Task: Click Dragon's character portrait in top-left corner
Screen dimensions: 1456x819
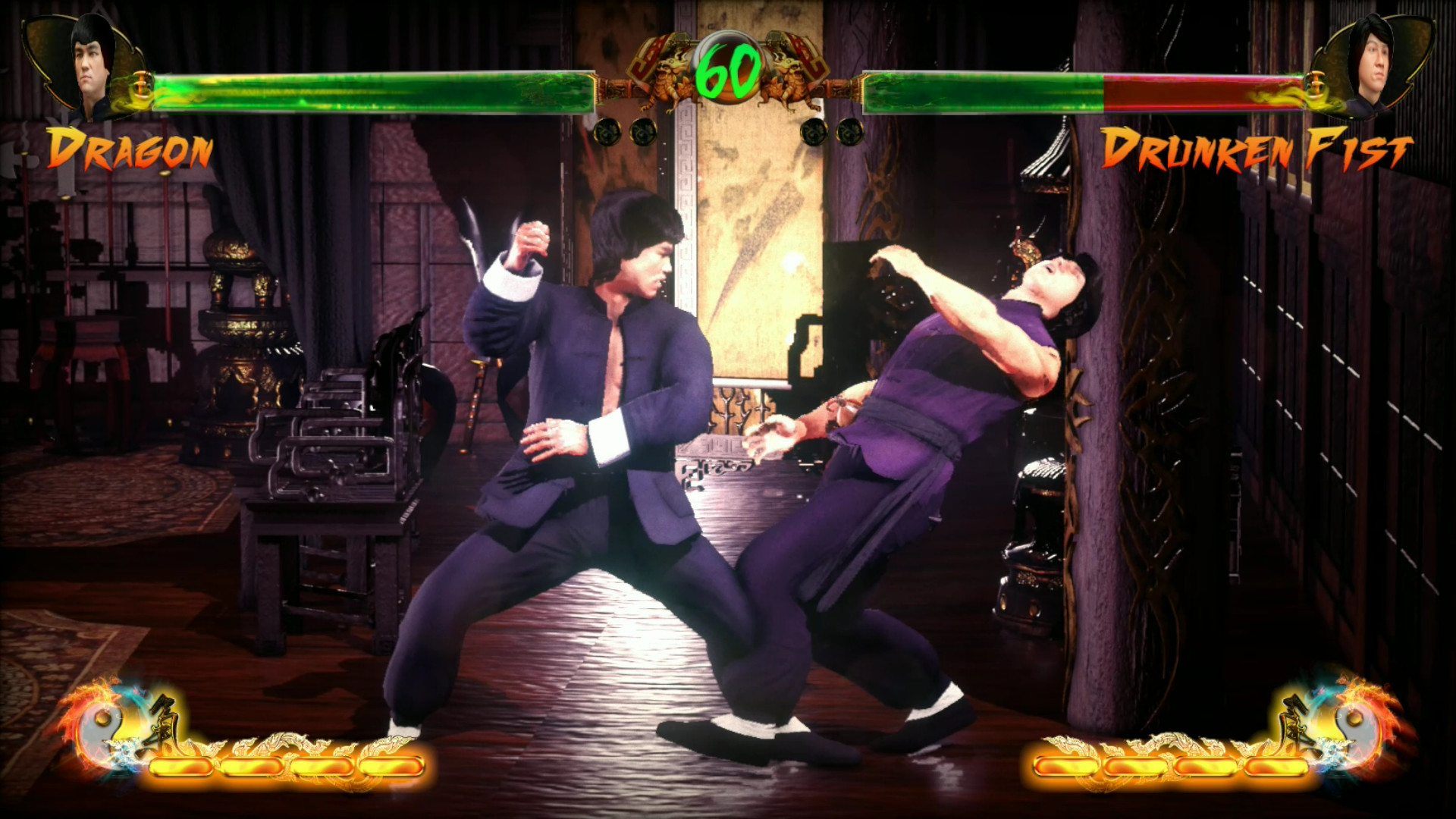Action: point(91,64)
